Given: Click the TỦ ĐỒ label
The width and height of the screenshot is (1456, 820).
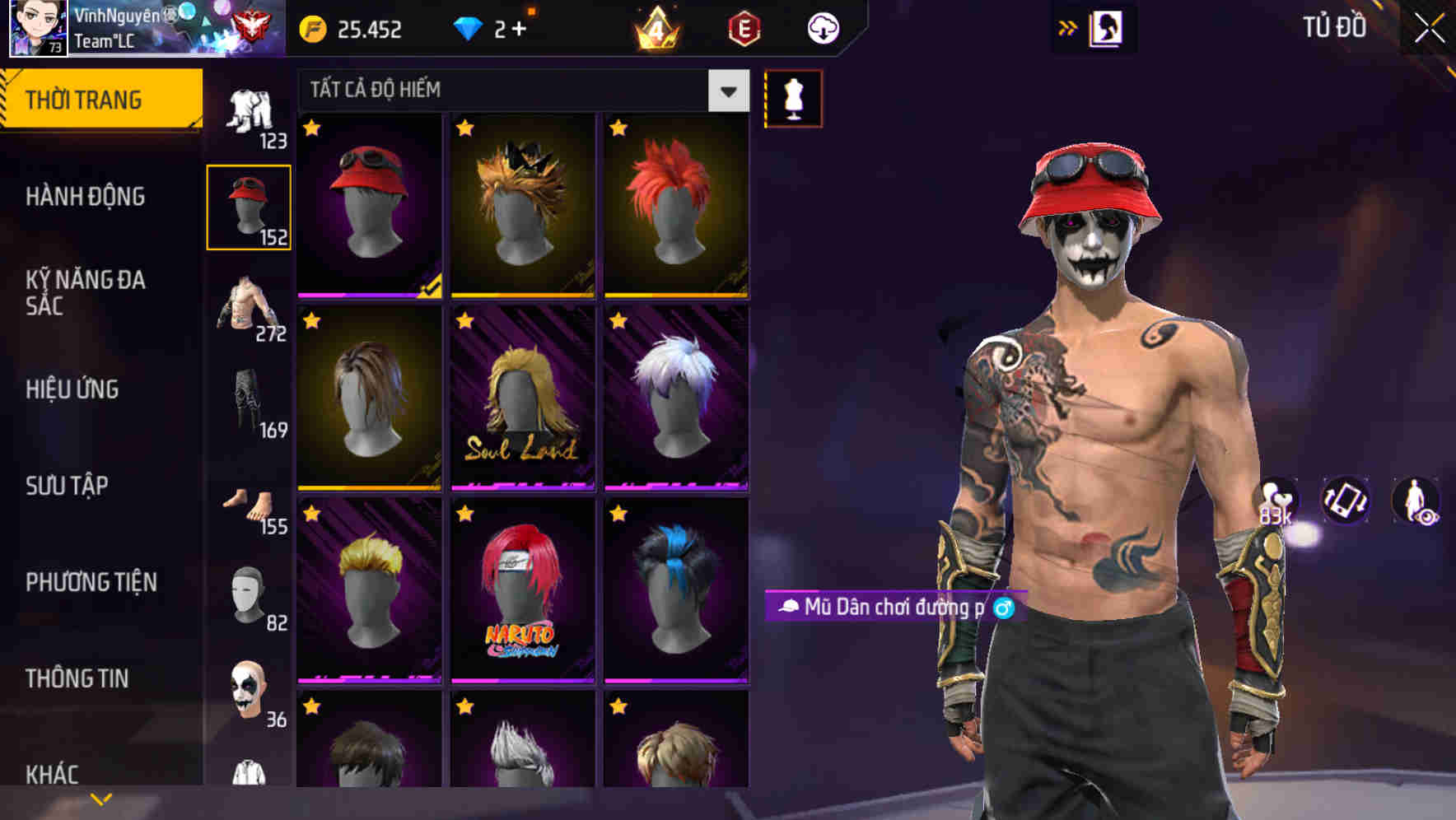Looking at the screenshot, I should (1335, 27).
